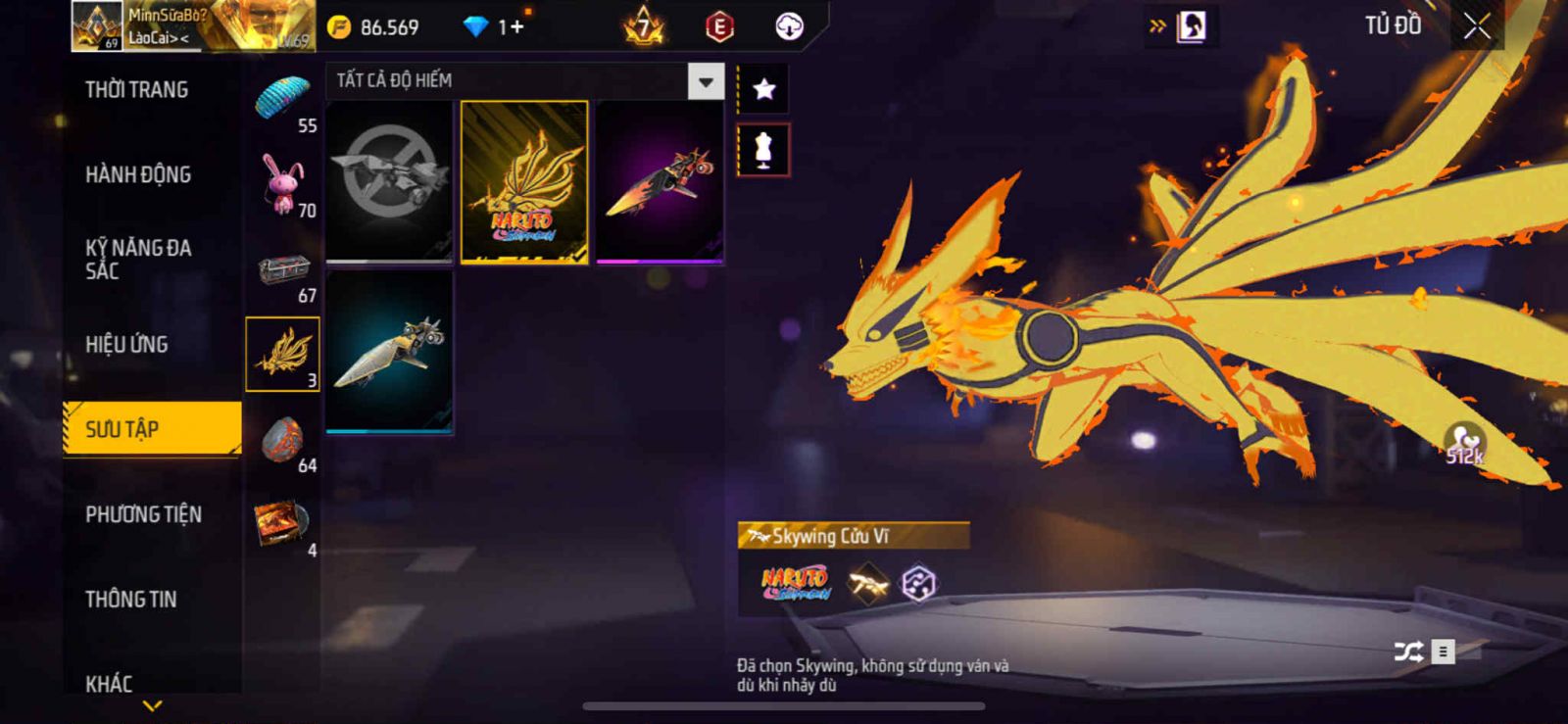Pick the purple rocket skywing tile
The image size is (1568, 724).
(x=660, y=182)
